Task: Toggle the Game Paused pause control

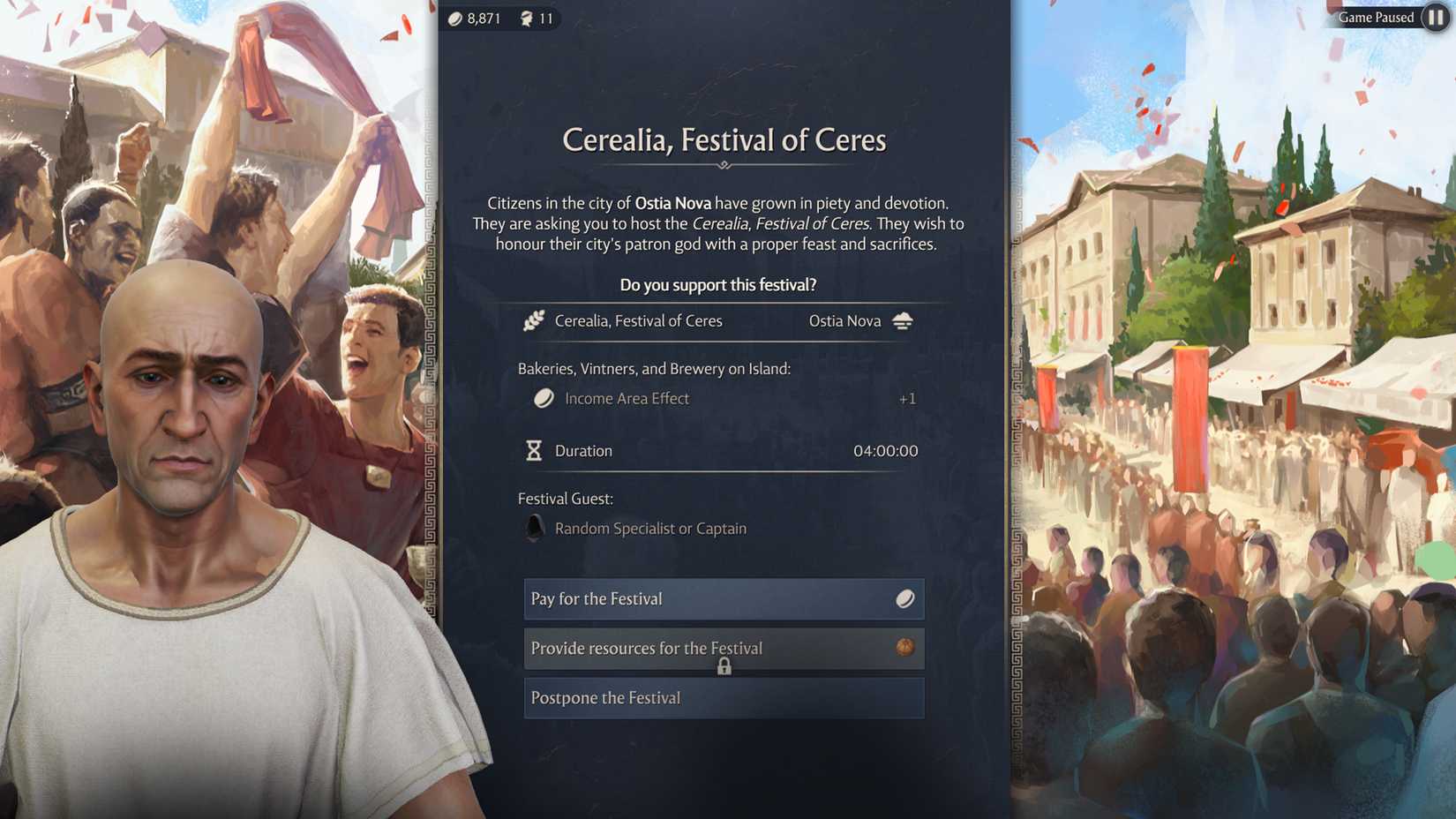Action: 1434,17
